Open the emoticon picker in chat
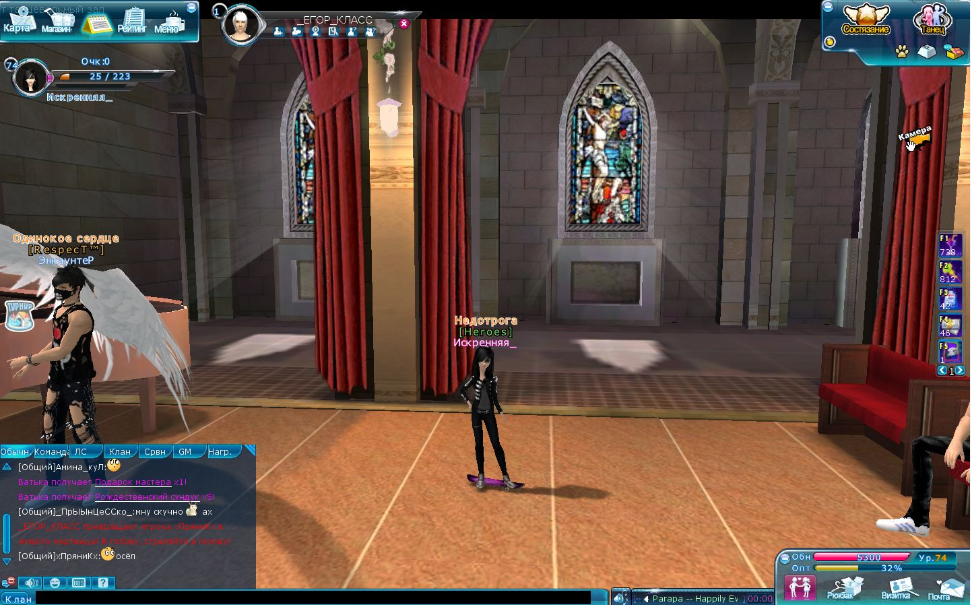Image resolution: width=971 pixels, height=605 pixels. 55,582
